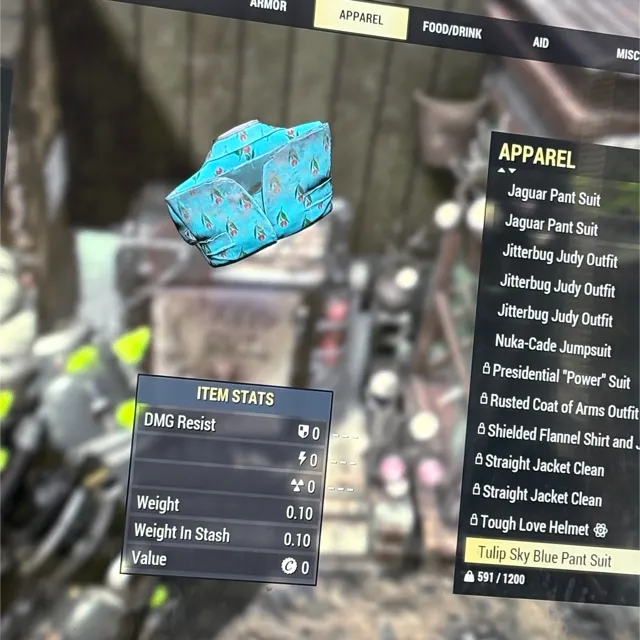
Task: Switch to the Misc tab
Action: tap(626, 54)
